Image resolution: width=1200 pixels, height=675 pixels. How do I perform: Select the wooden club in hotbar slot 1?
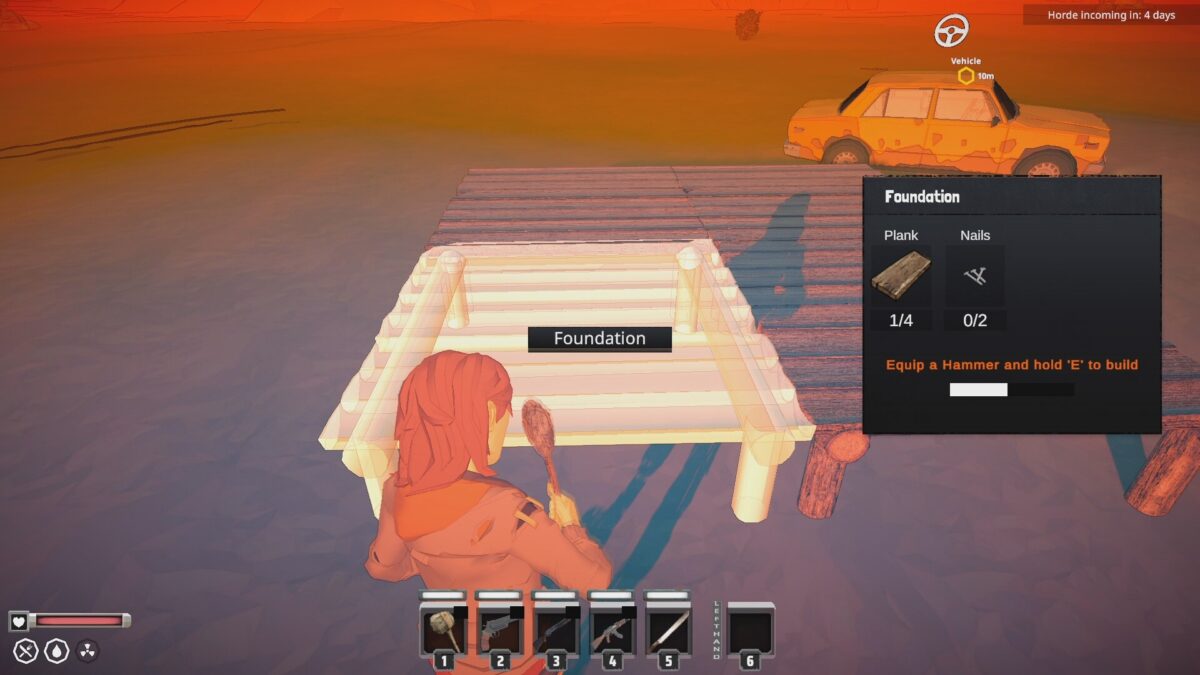point(442,631)
